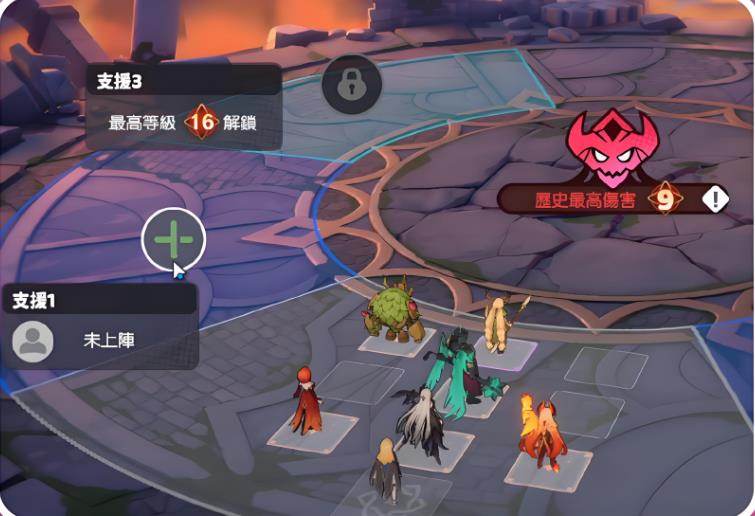Pick the teal-cloaked hero in the center
Image resolution: width=755 pixels, height=516 pixels.
point(455,370)
